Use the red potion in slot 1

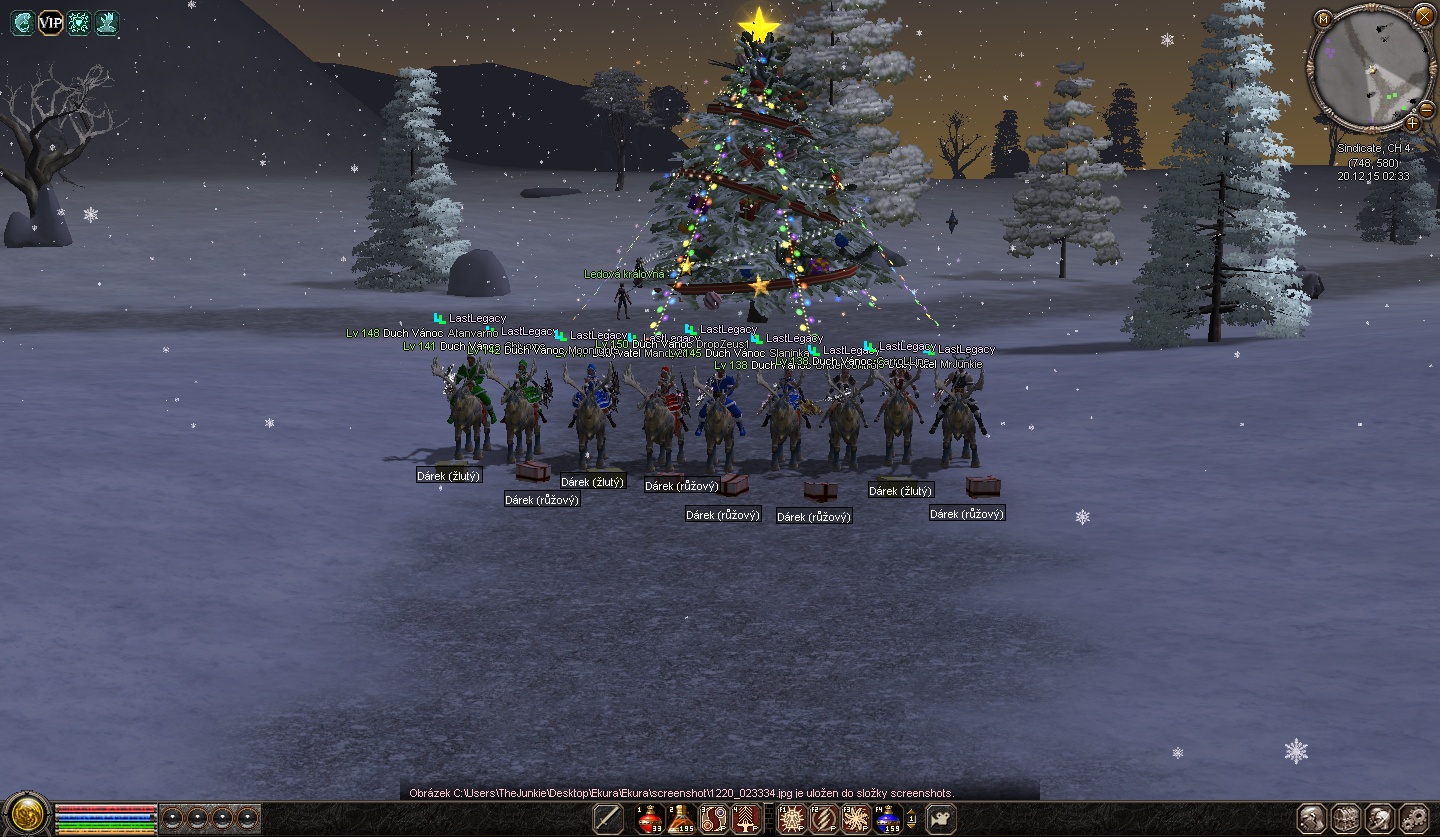[651, 819]
